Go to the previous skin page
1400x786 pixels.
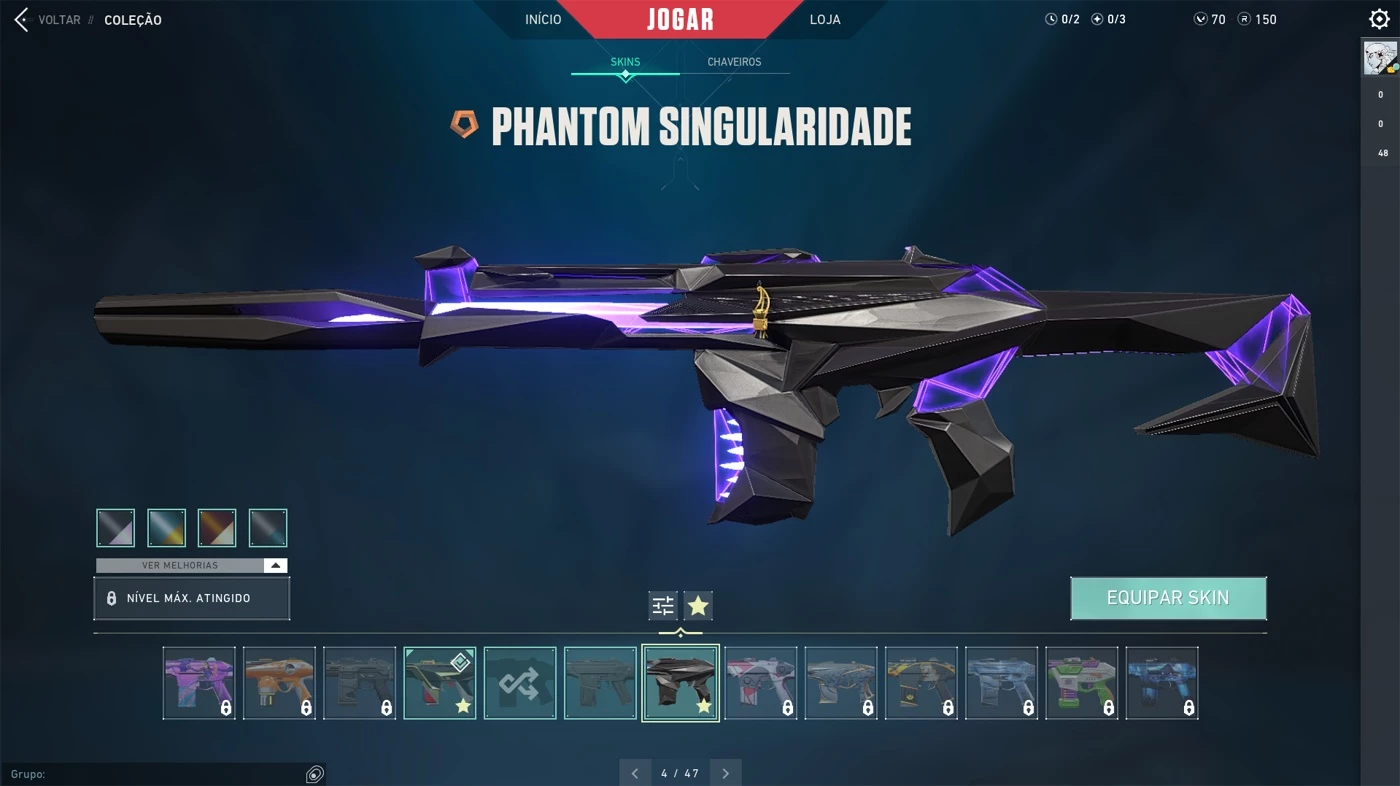[x=634, y=773]
